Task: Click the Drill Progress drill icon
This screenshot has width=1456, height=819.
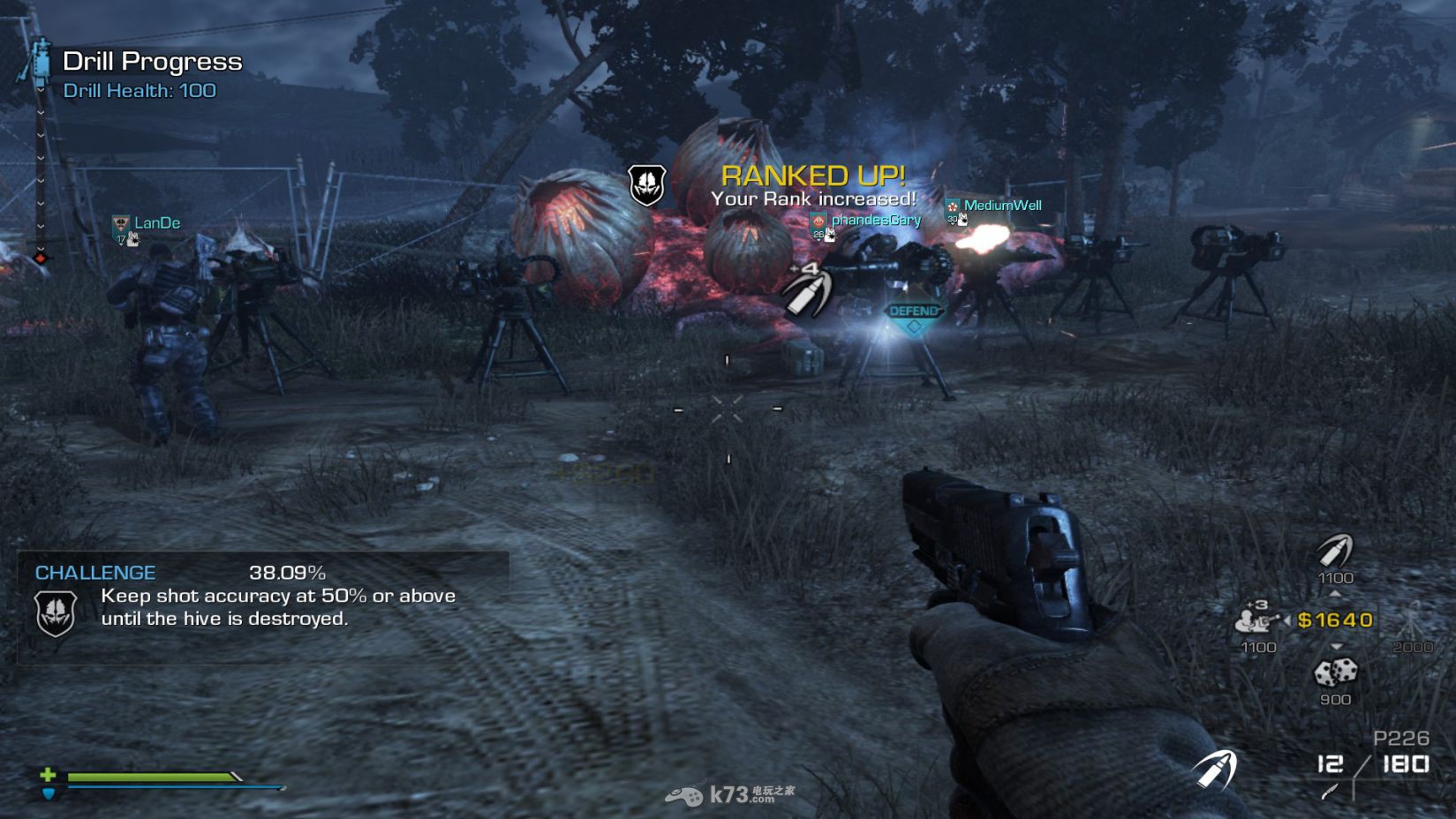Action: [x=38, y=61]
